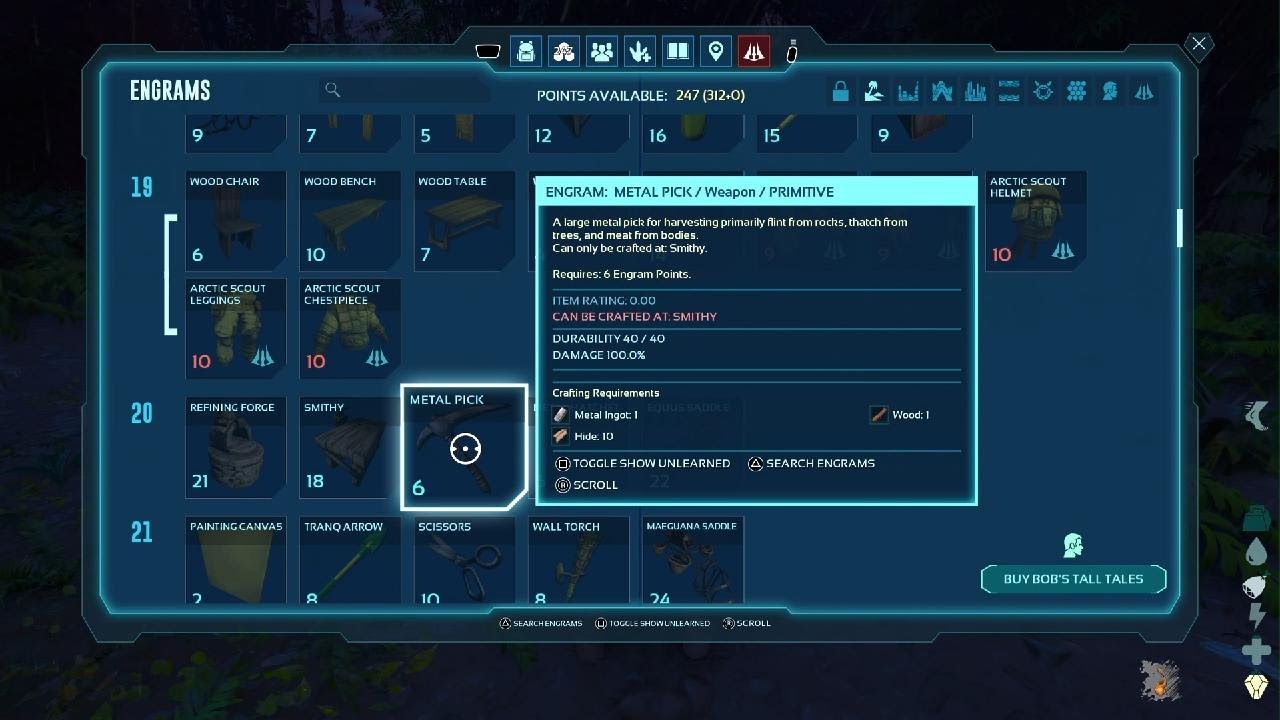Viewport: 1280px width, 720px height.
Task: Filter engrams by the honeycomb icon
Action: point(1076,92)
